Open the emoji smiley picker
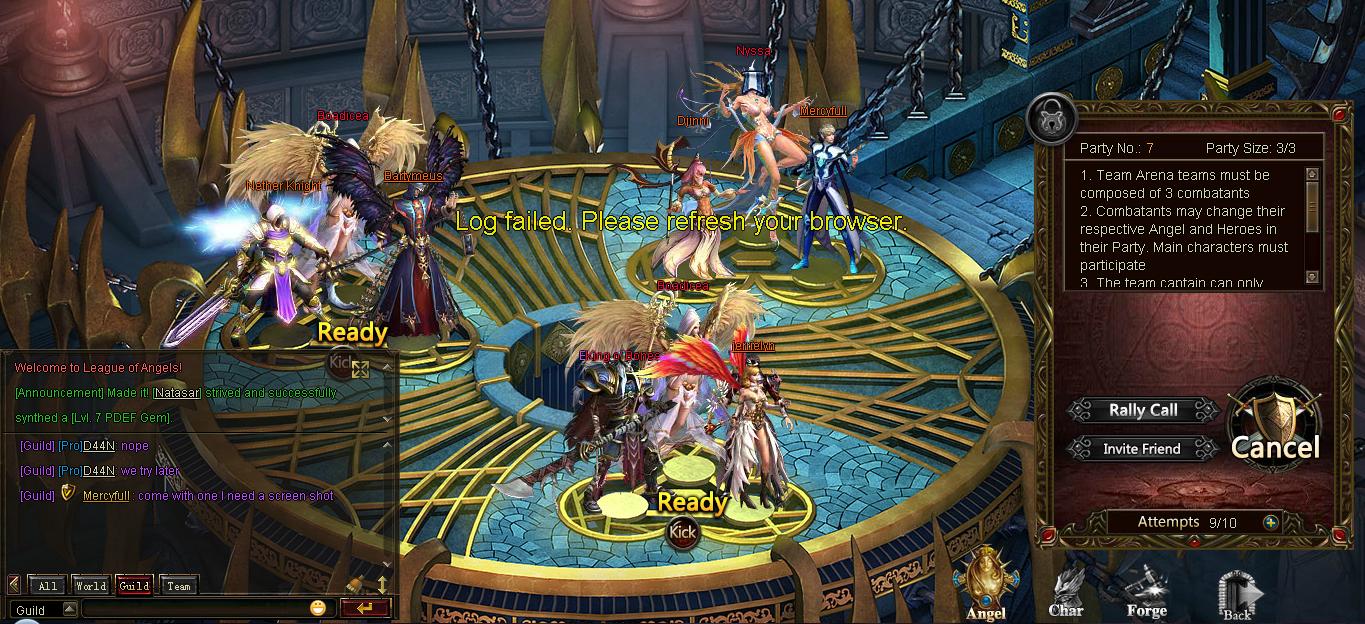The width and height of the screenshot is (1365, 624). pos(318,608)
